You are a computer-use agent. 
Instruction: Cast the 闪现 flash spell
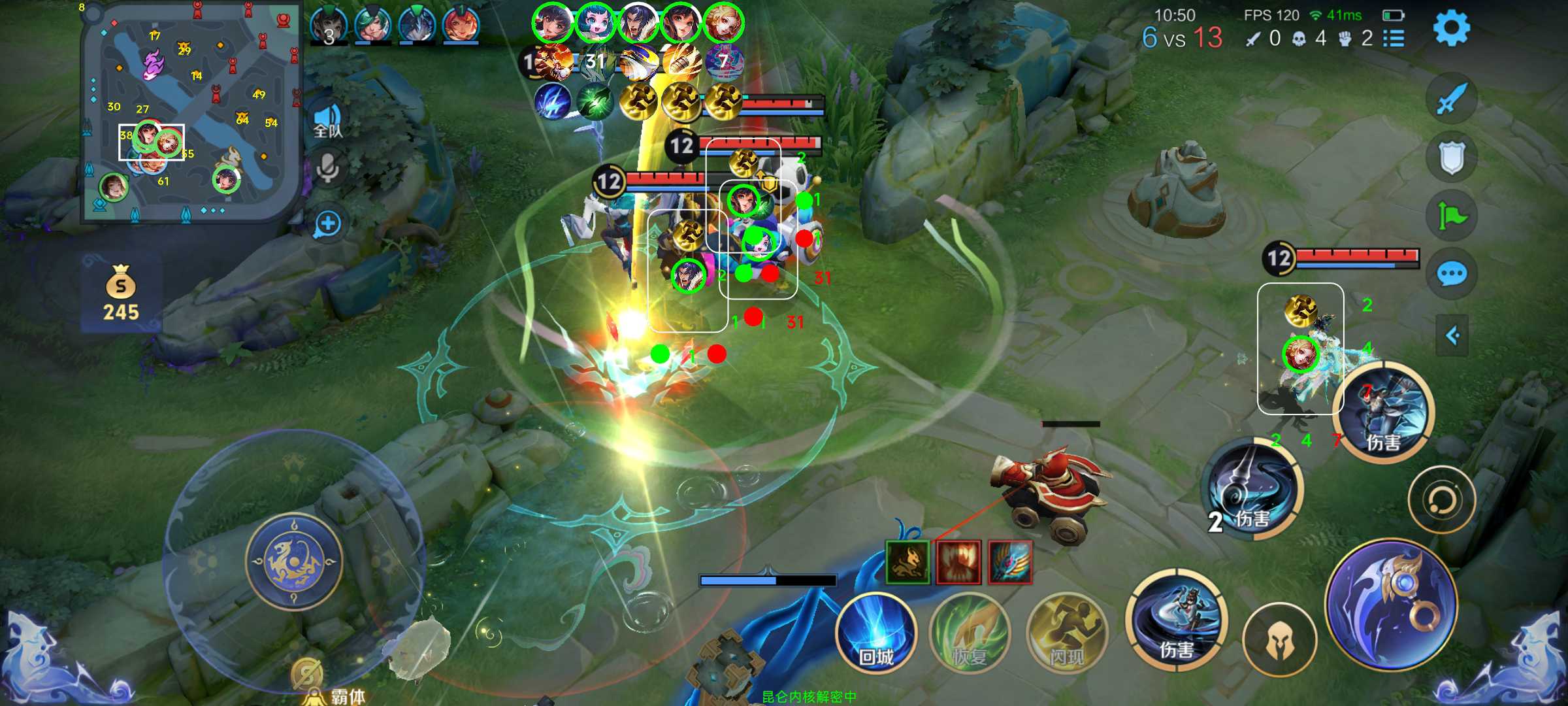click(x=1066, y=633)
